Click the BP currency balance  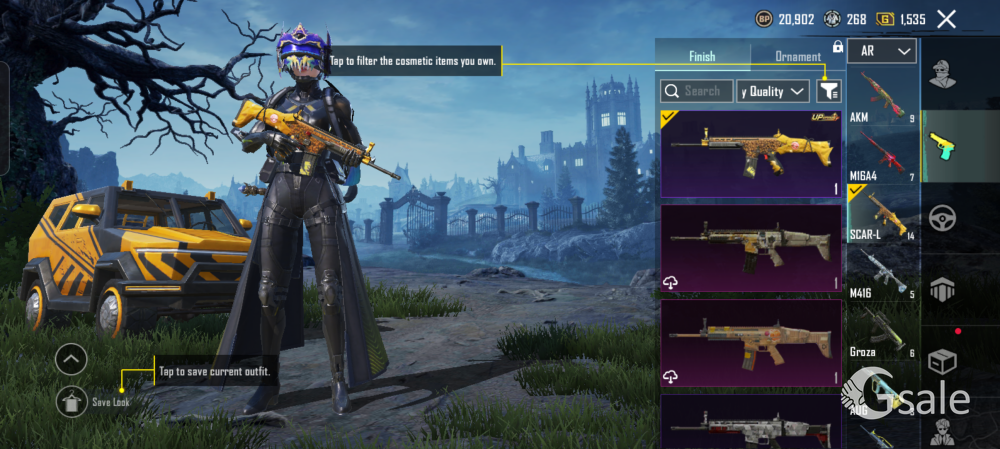coord(787,18)
